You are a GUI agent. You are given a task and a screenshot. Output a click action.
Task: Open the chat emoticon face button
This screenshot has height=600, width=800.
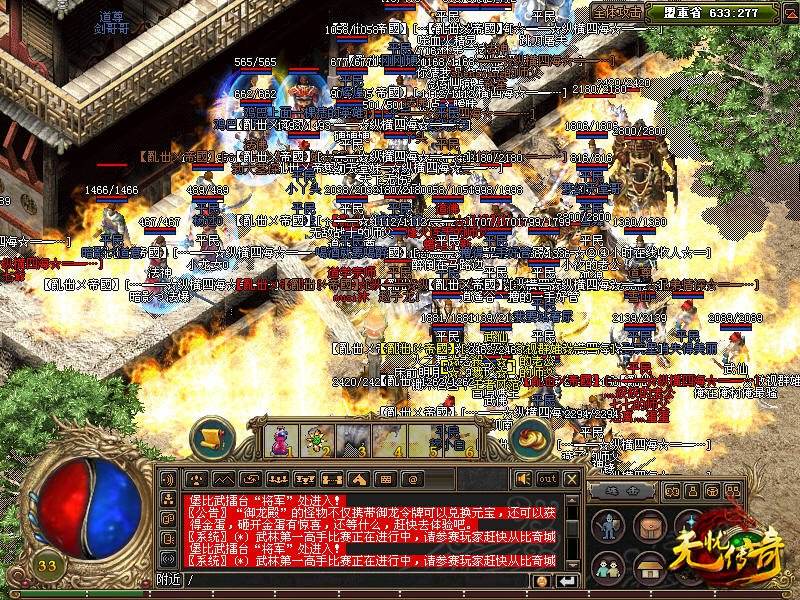tap(541, 580)
